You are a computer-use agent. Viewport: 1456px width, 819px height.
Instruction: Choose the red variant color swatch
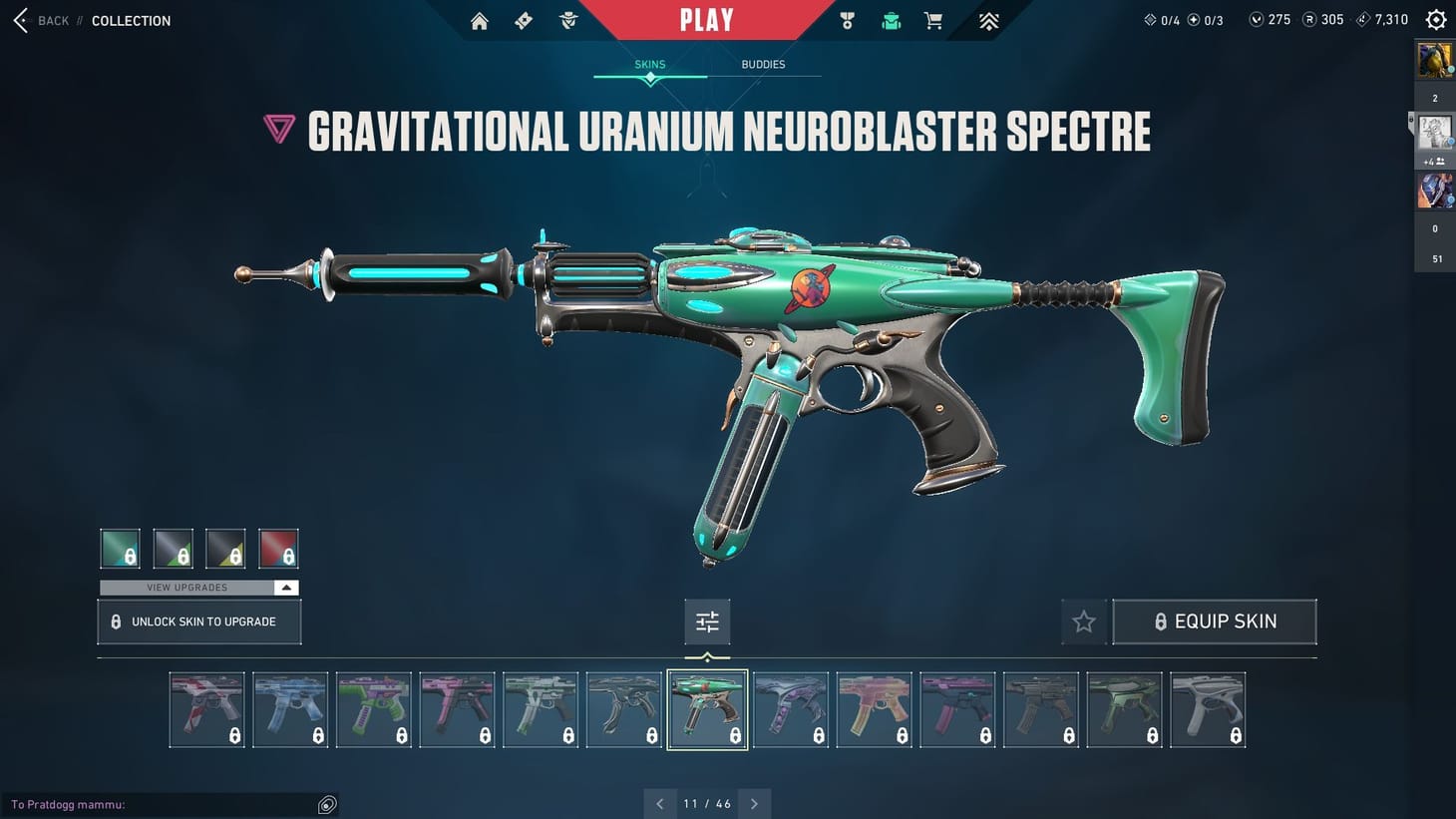278,549
